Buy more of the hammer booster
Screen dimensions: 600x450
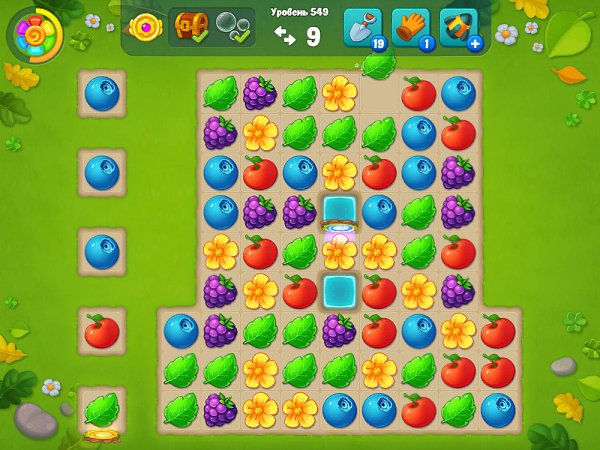(473, 43)
